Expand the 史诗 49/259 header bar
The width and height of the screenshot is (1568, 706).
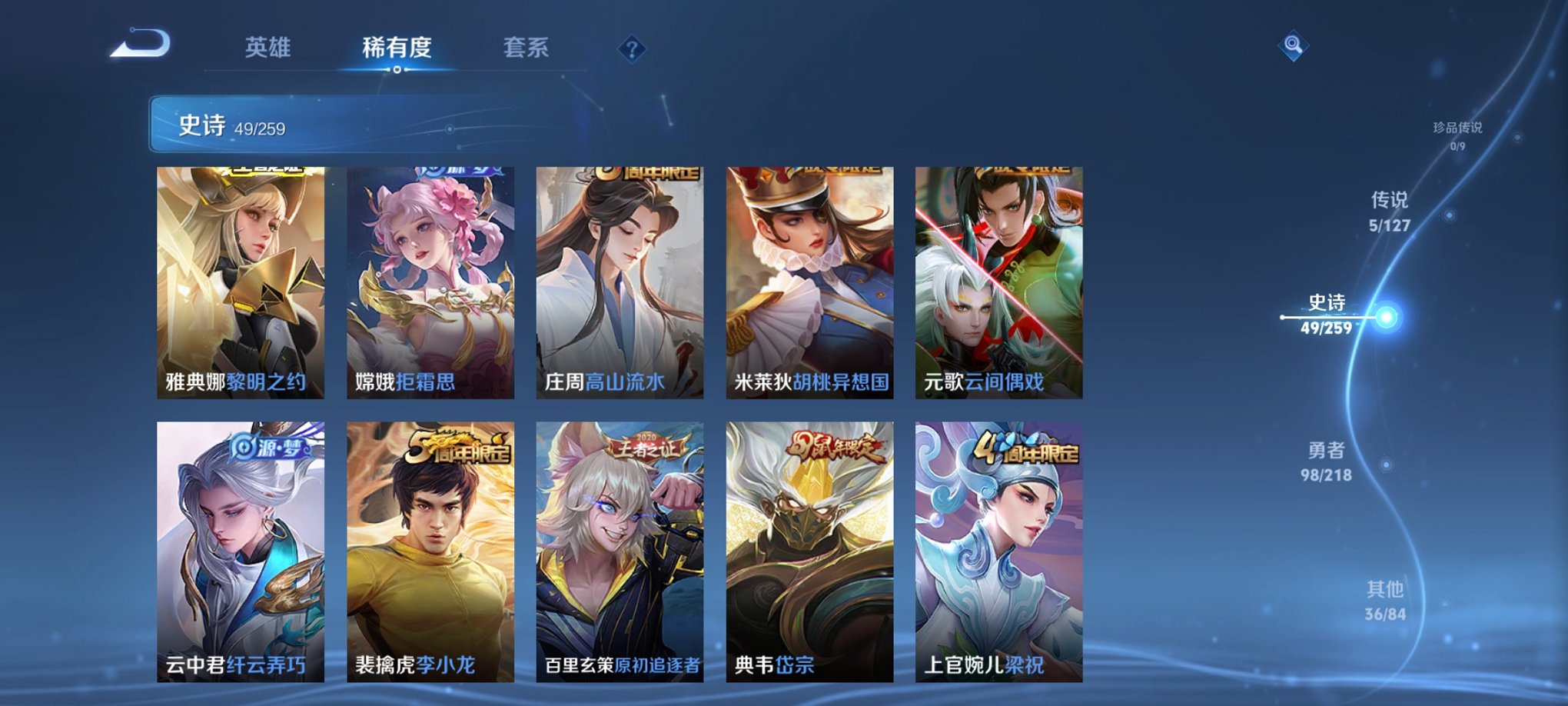tap(323, 124)
